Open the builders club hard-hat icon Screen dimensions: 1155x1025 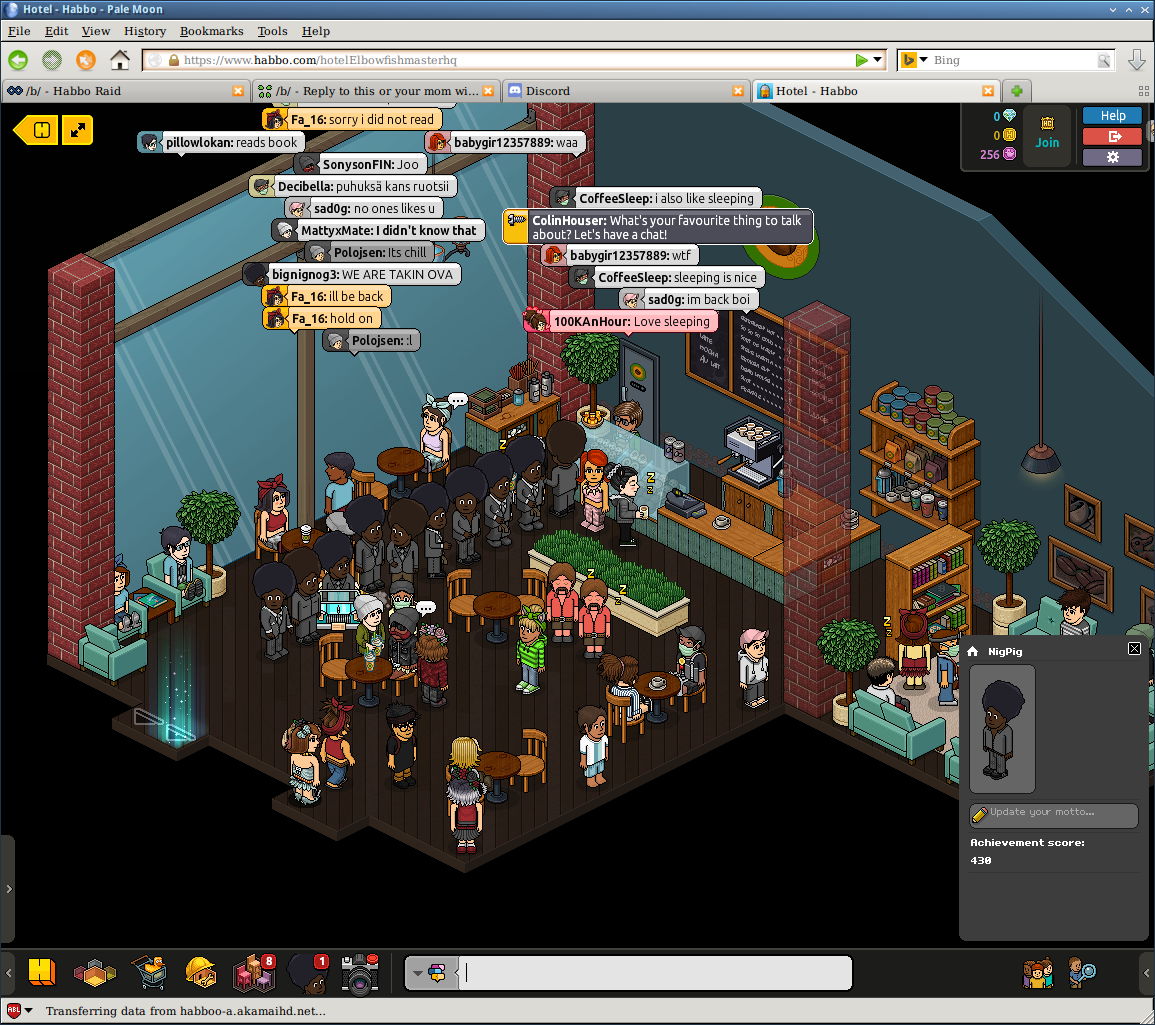[200, 972]
